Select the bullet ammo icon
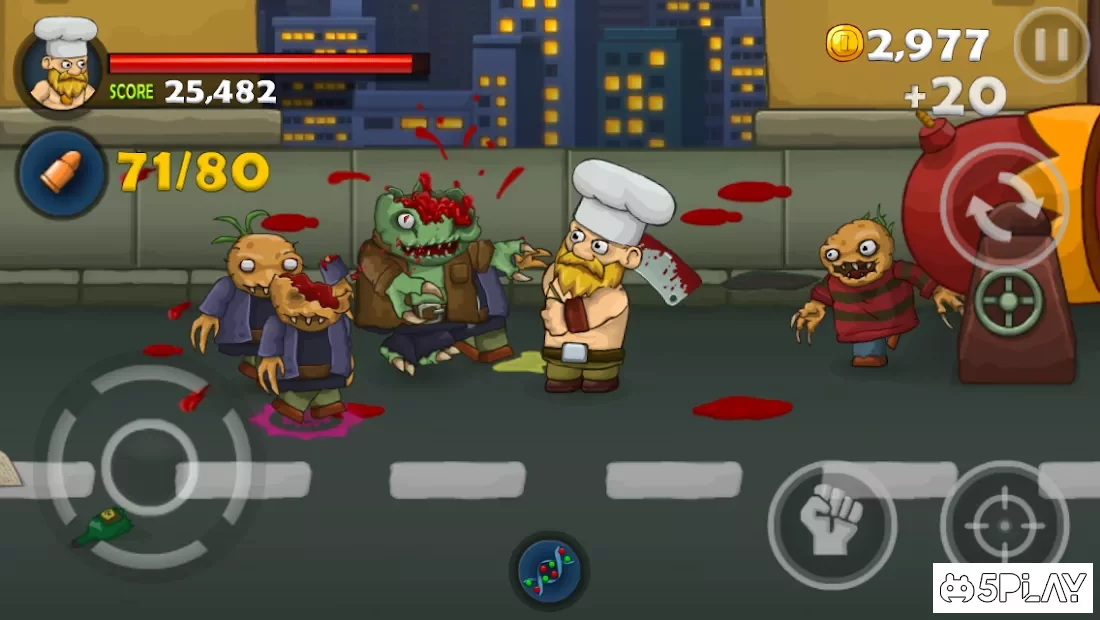This screenshot has height=620, width=1100. point(62,174)
